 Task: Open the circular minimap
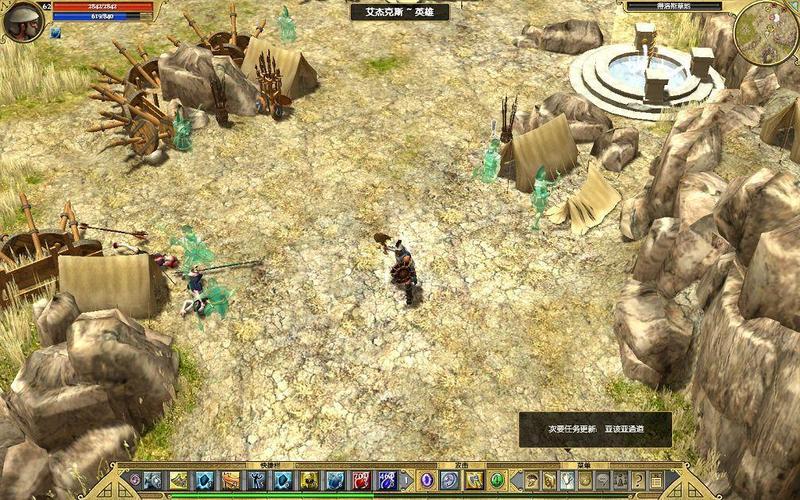click(765, 31)
